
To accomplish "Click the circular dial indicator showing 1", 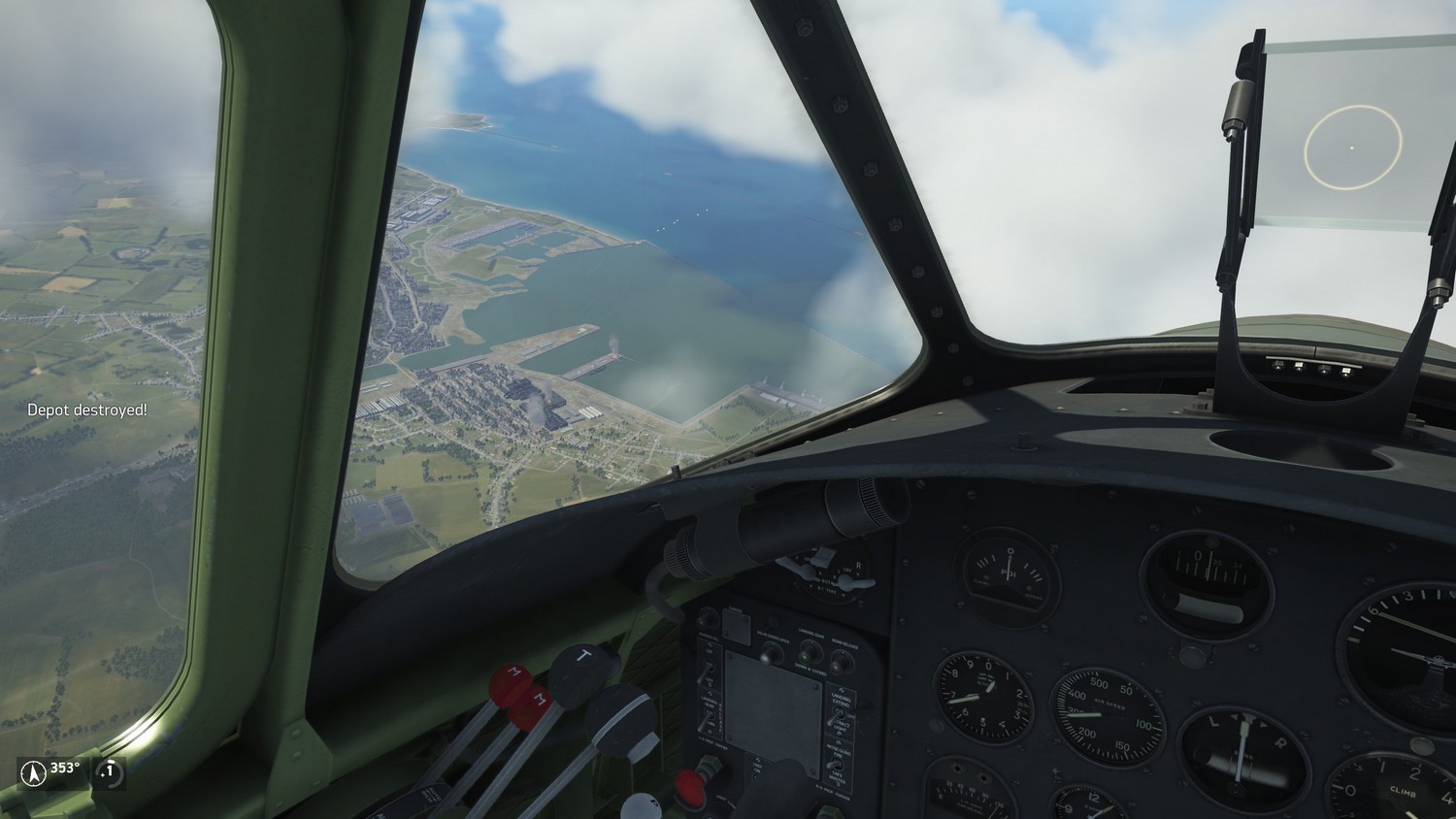I will click(110, 773).
